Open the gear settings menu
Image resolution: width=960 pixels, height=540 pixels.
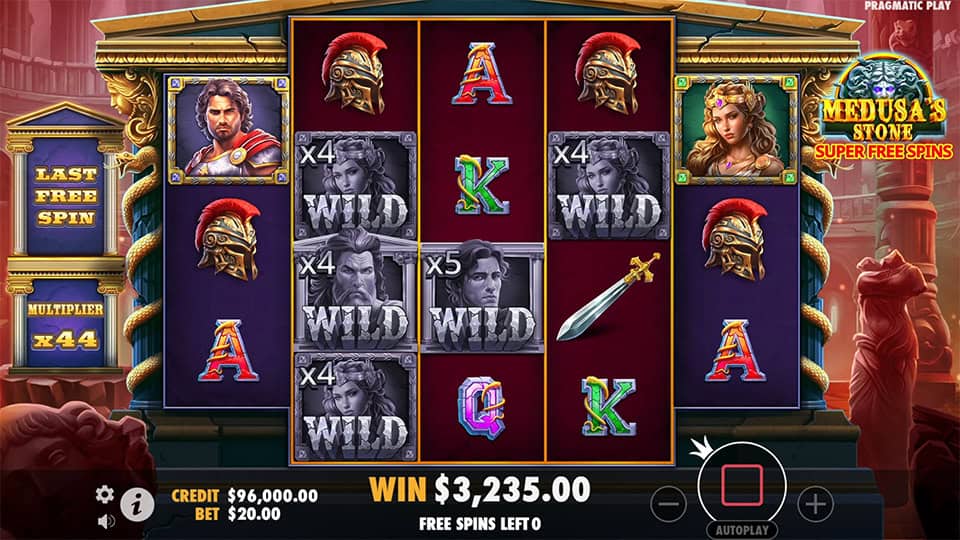tap(105, 494)
